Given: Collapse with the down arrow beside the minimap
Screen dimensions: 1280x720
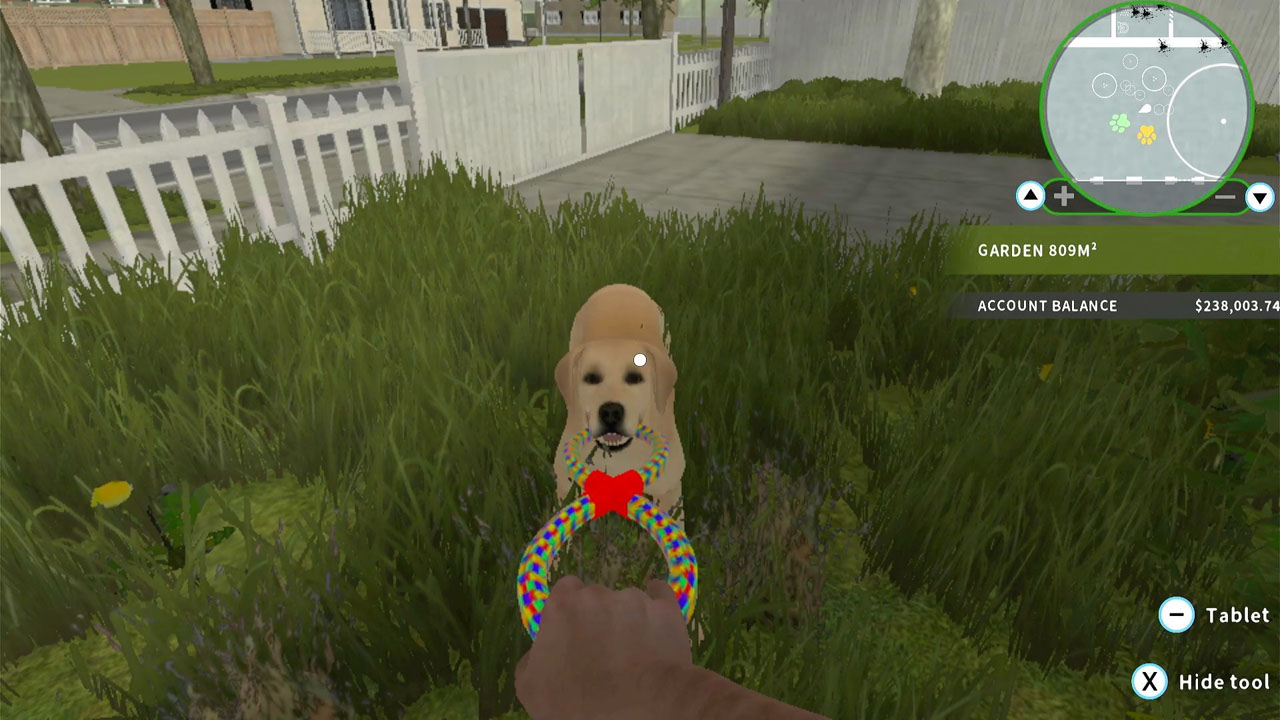Looking at the screenshot, I should point(1261,196).
